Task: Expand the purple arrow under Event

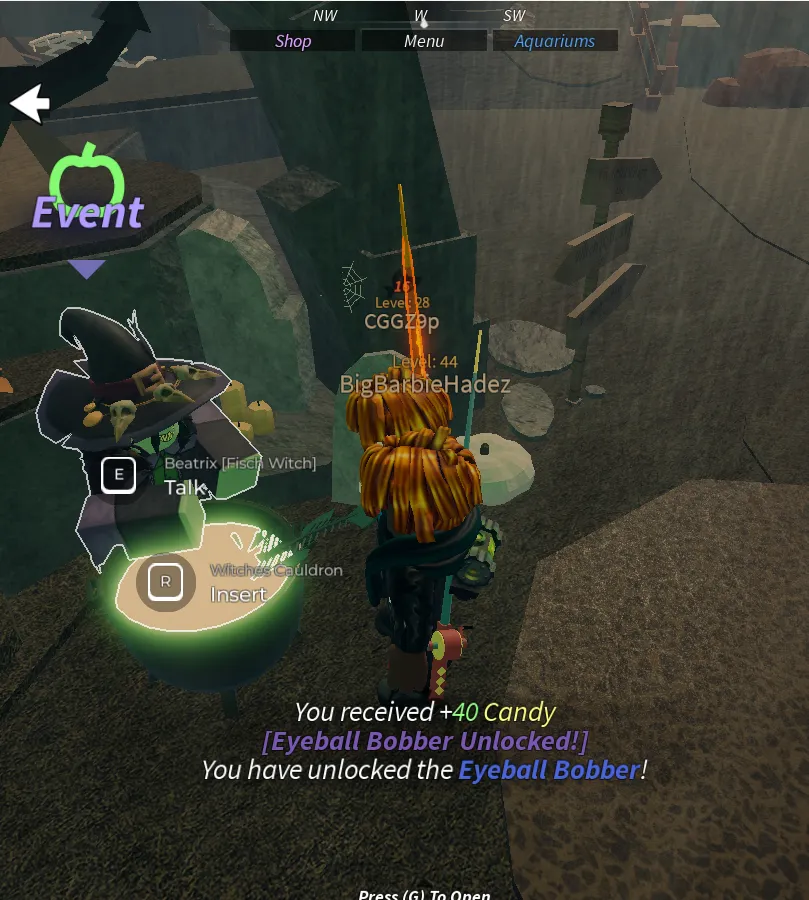Action: click(87, 269)
